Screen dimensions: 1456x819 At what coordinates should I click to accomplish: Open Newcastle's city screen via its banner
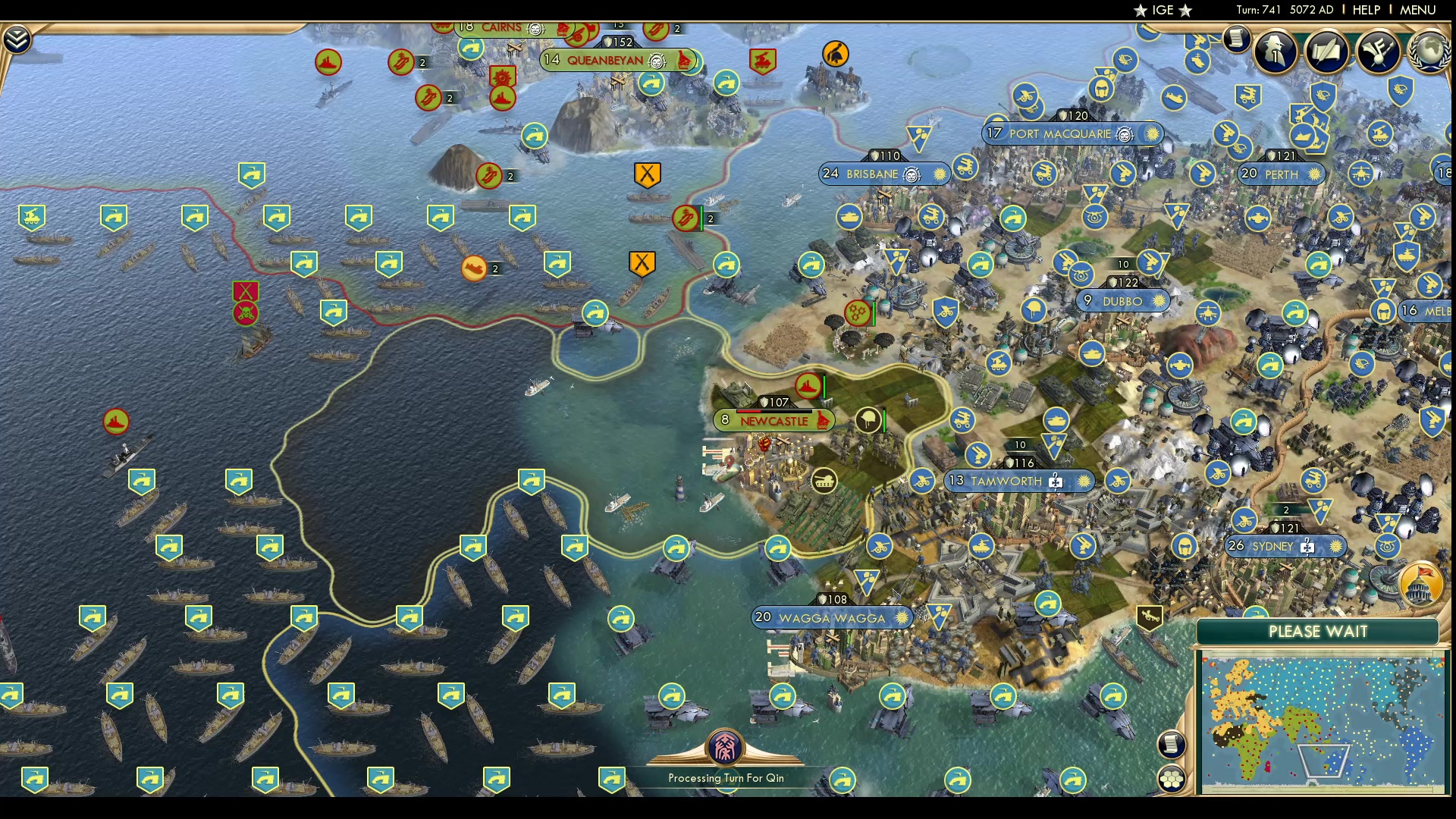tap(774, 420)
